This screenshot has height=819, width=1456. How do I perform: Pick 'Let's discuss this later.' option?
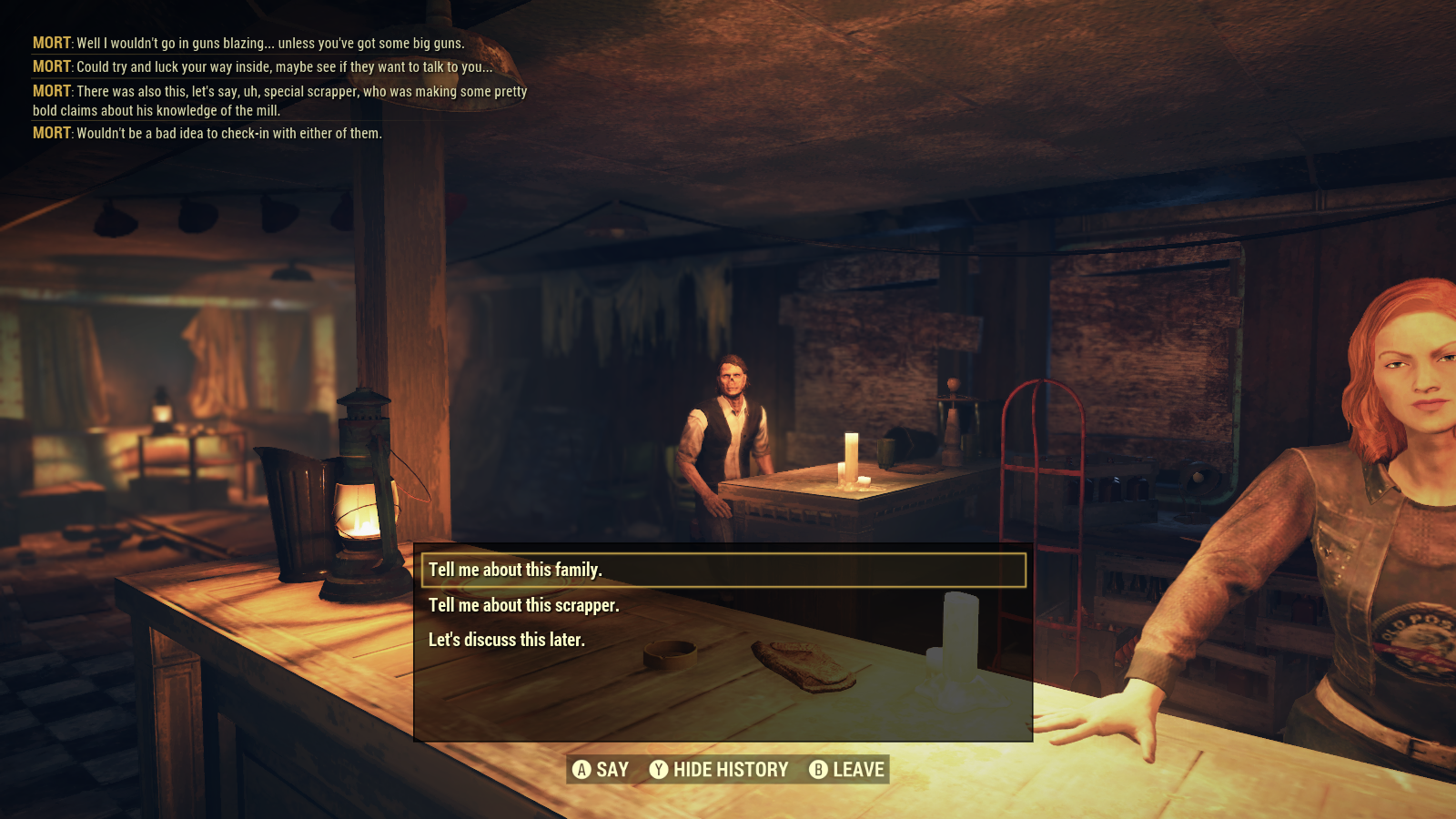(x=507, y=639)
